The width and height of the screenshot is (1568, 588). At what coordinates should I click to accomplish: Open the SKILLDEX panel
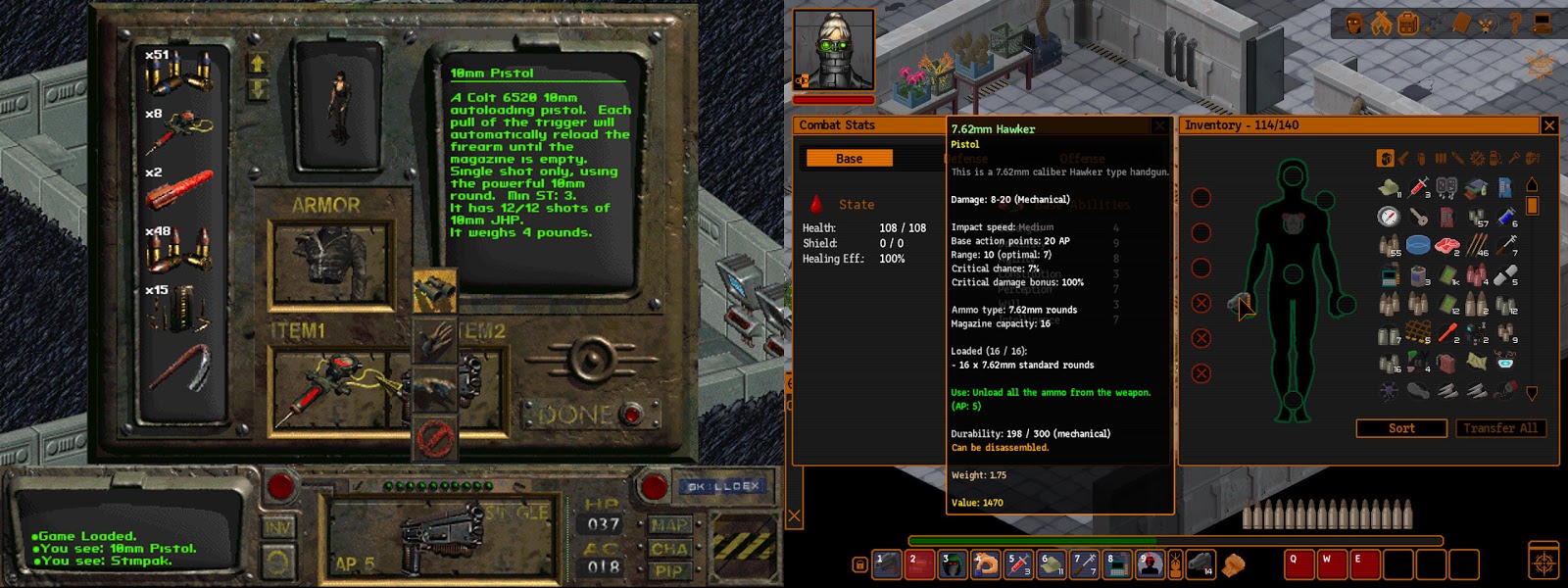point(723,486)
